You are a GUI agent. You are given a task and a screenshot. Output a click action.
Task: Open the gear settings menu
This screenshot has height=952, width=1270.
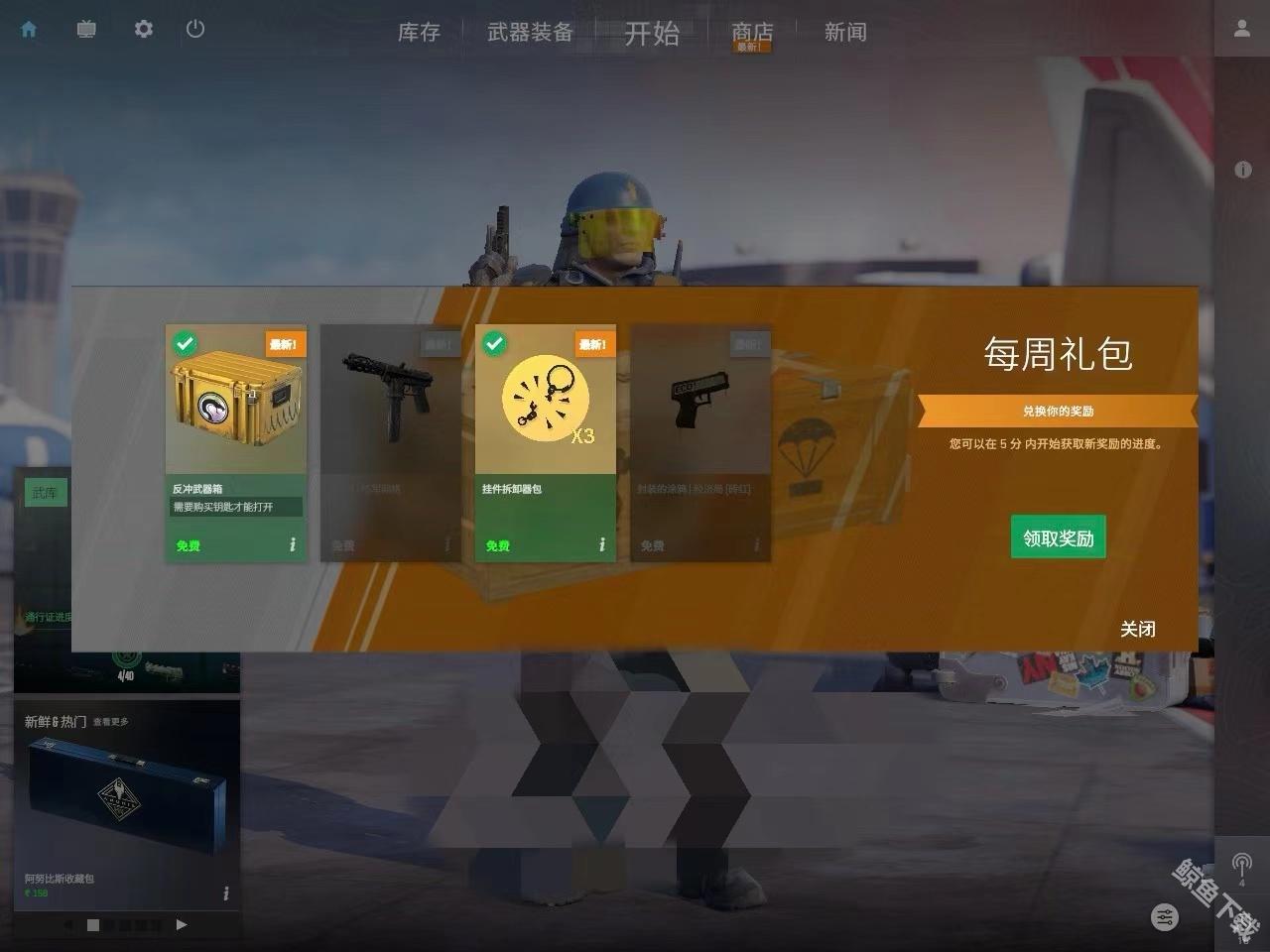pyautogui.click(x=144, y=30)
